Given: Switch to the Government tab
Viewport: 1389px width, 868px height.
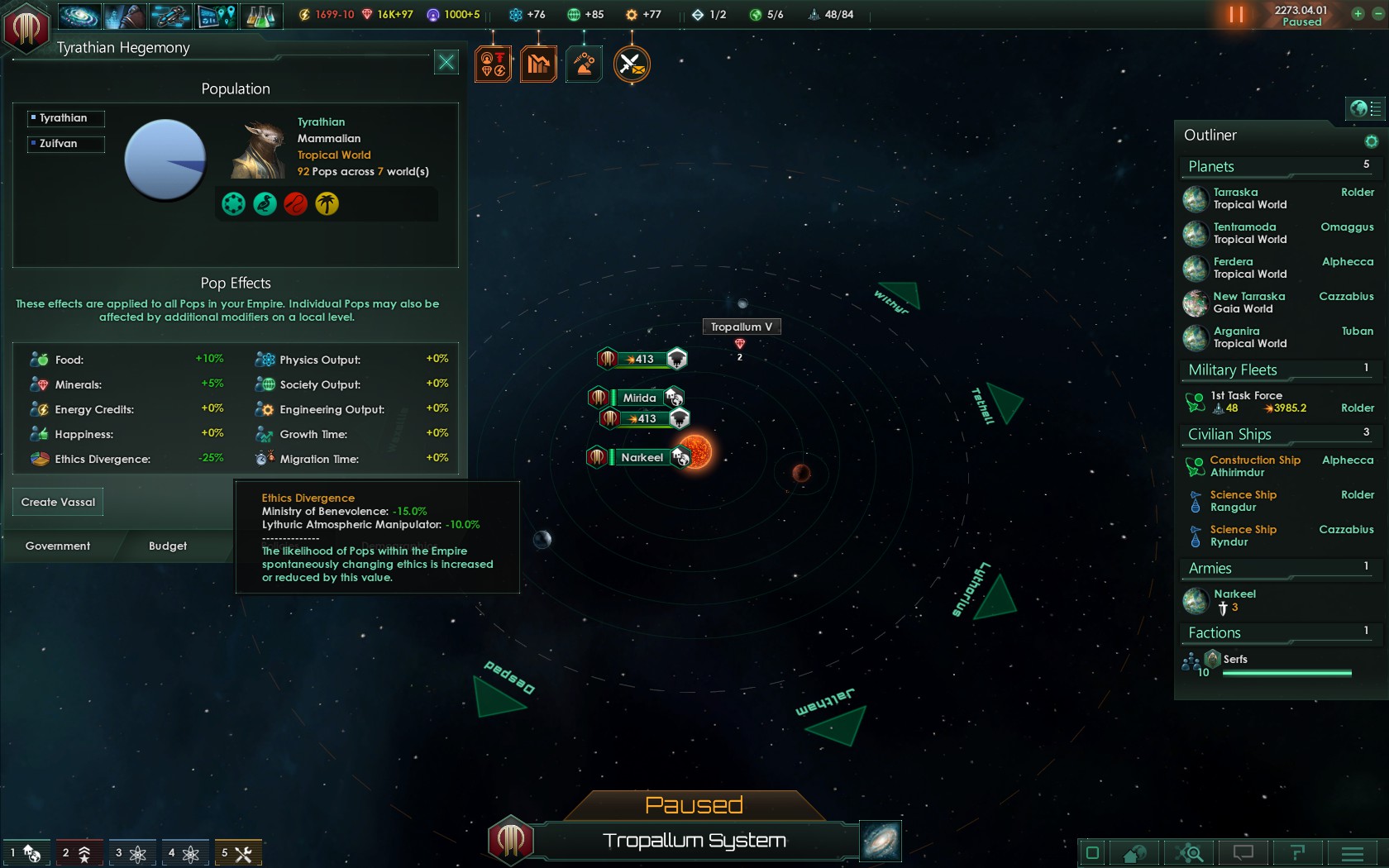Looking at the screenshot, I should tap(58, 546).
